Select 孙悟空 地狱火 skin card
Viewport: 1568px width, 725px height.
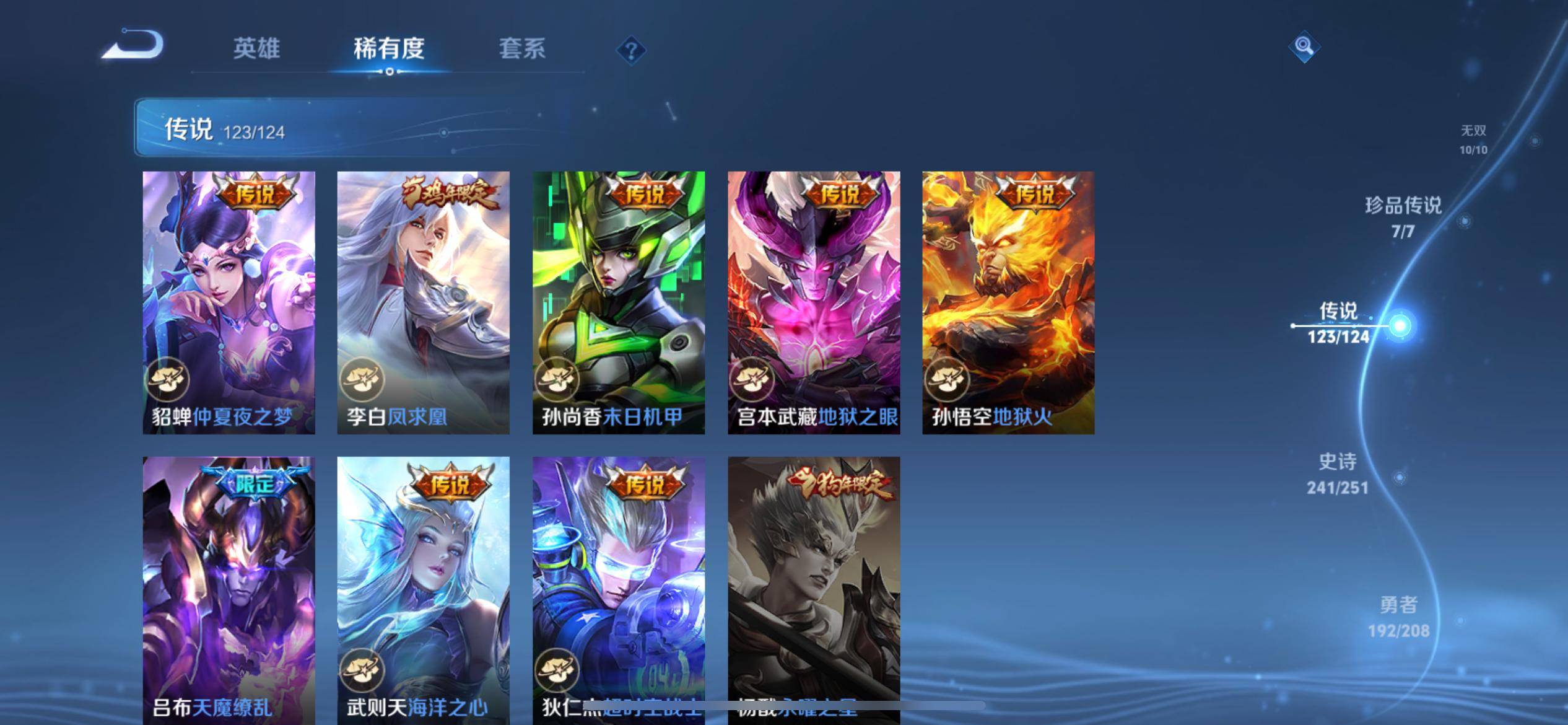[x=1008, y=302]
